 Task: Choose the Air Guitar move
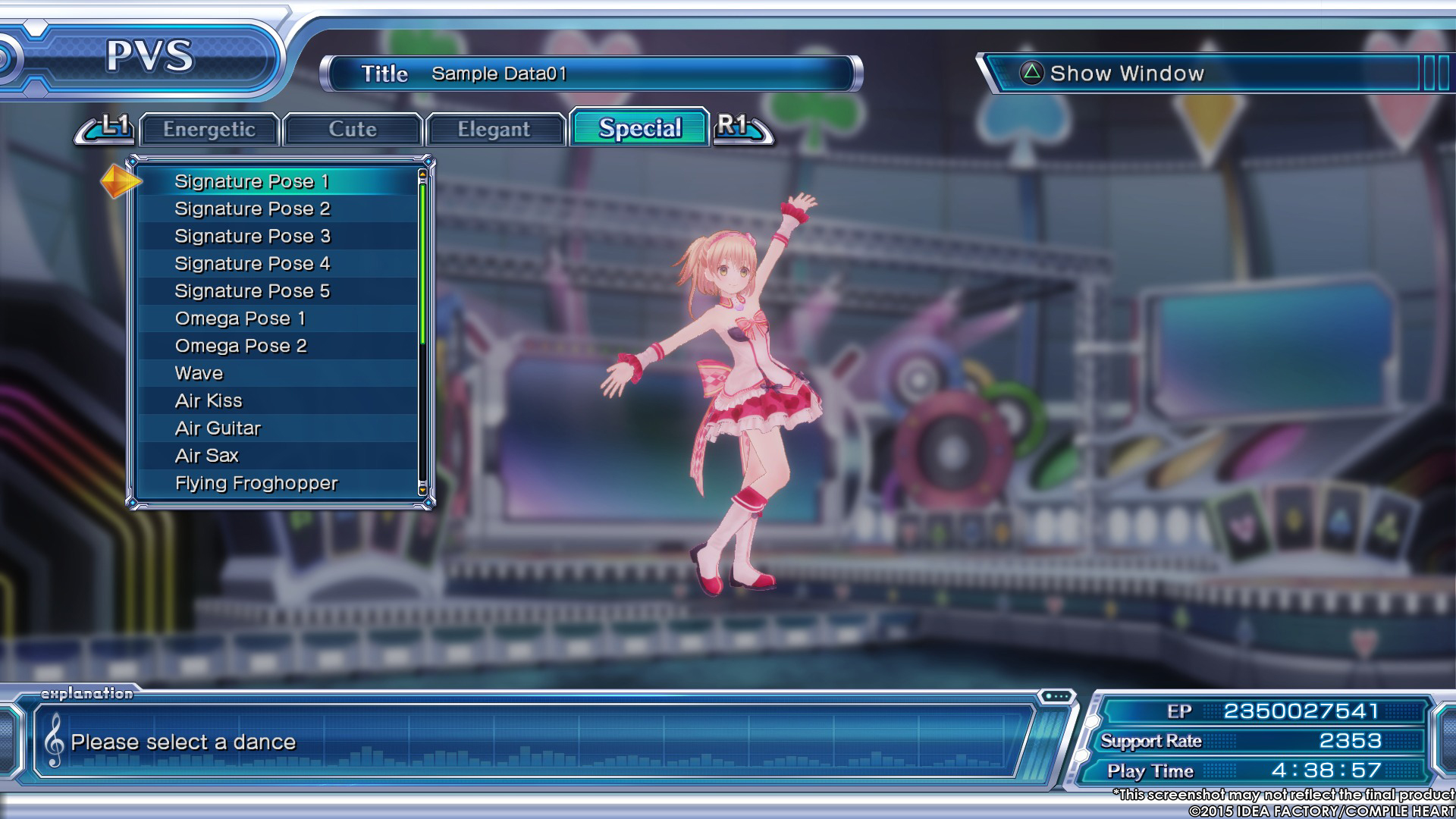[218, 428]
